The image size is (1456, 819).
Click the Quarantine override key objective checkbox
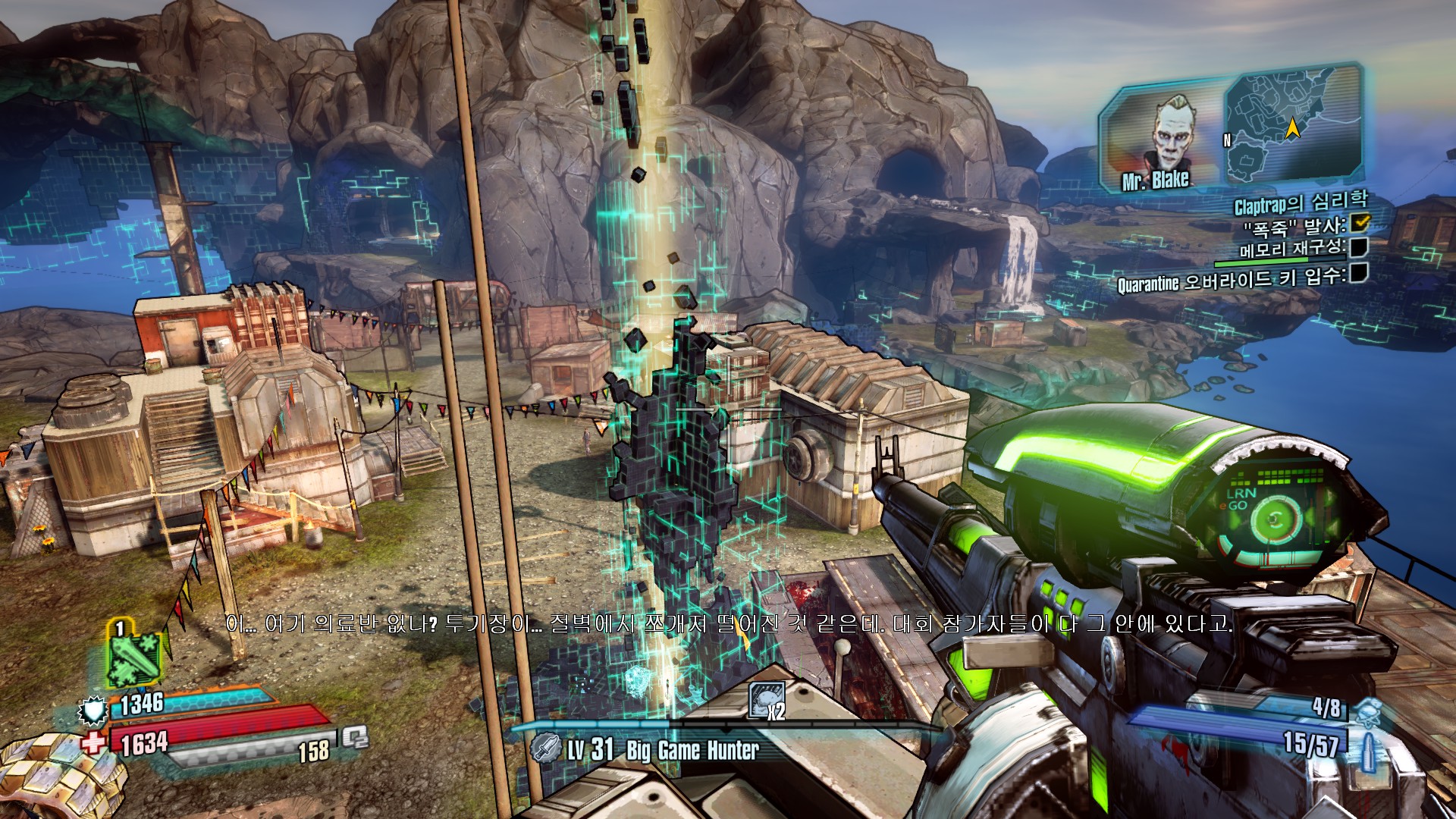coord(1359,272)
